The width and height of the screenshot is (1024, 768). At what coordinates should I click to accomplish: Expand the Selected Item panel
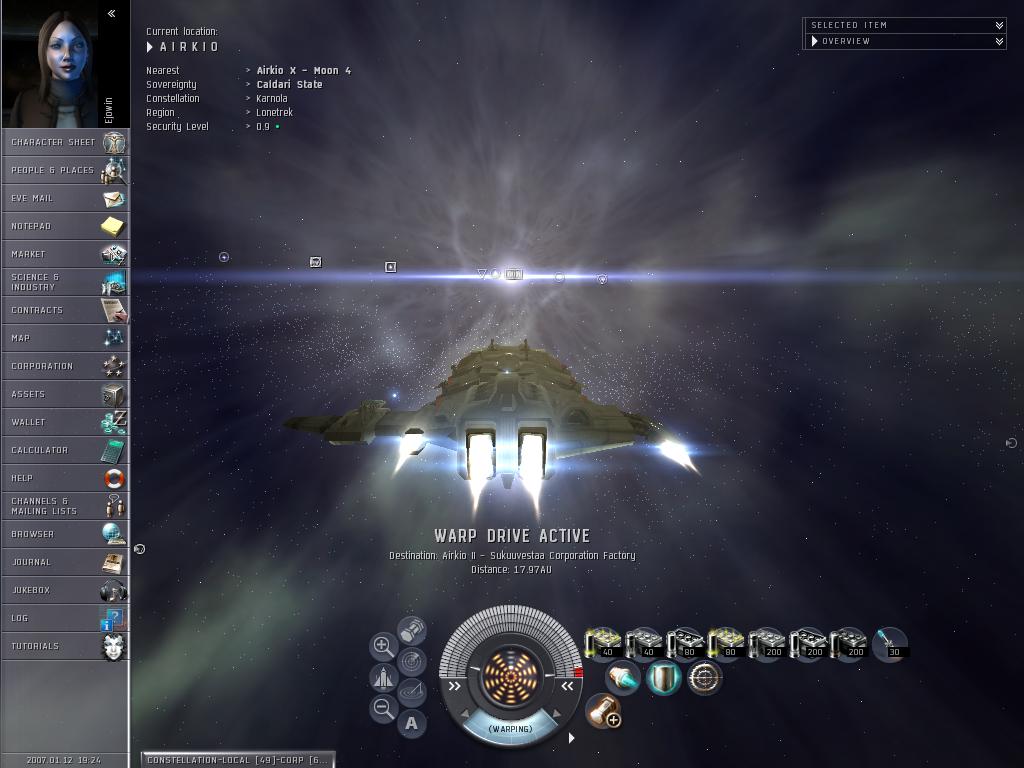pyautogui.click(x=999, y=25)
